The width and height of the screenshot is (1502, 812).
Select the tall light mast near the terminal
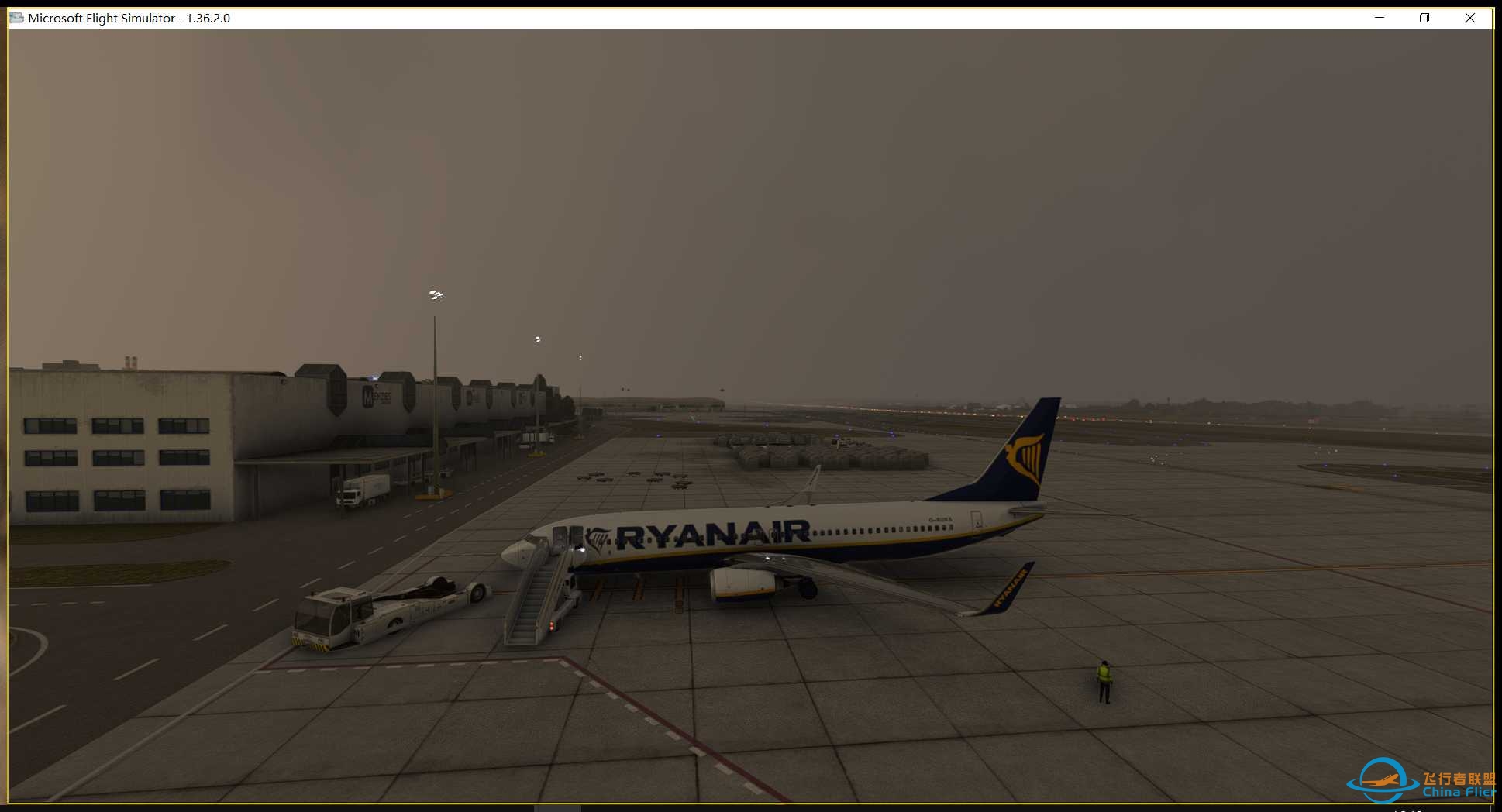point(434,372)
